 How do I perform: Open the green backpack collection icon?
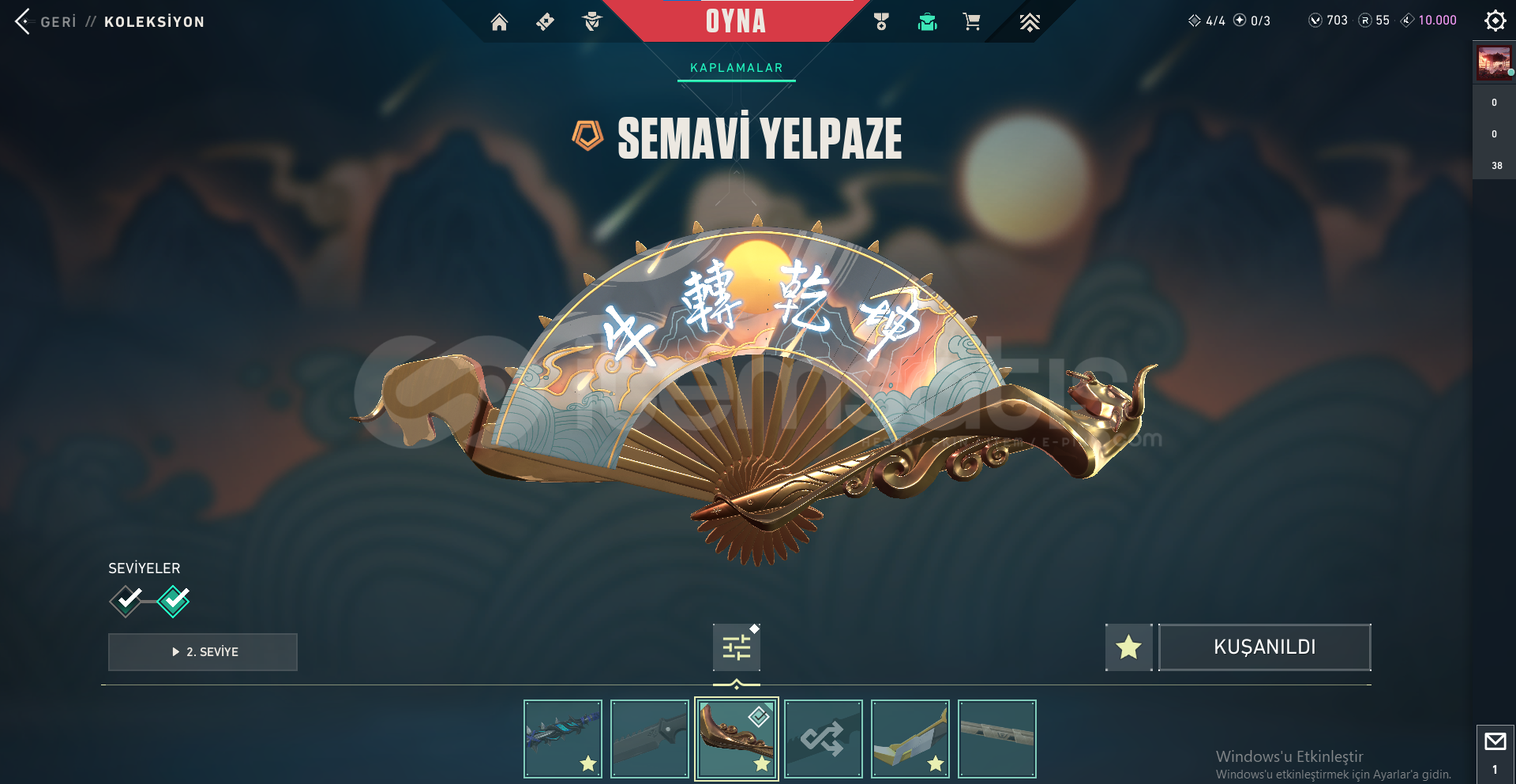(927, 22)
